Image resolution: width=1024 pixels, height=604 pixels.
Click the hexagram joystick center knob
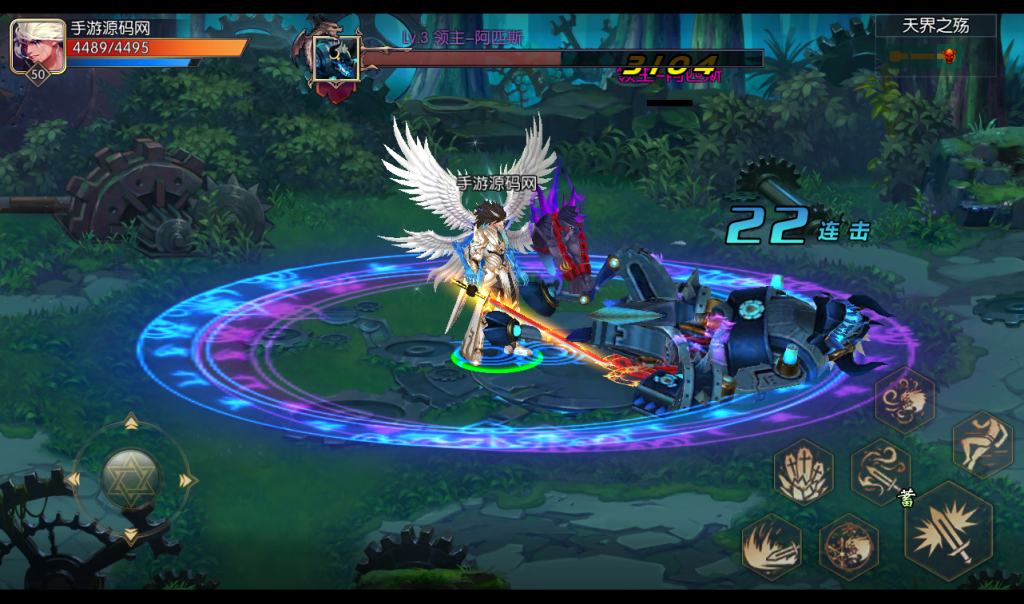tap(131, 478)
